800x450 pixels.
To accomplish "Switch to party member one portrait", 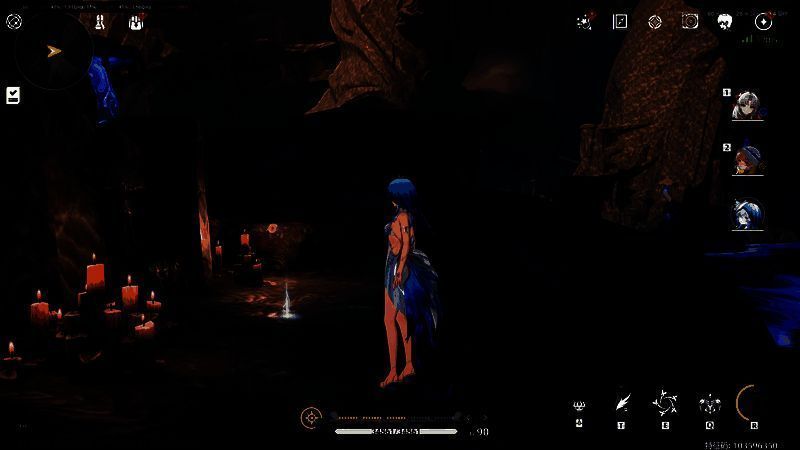I will 746,104.
